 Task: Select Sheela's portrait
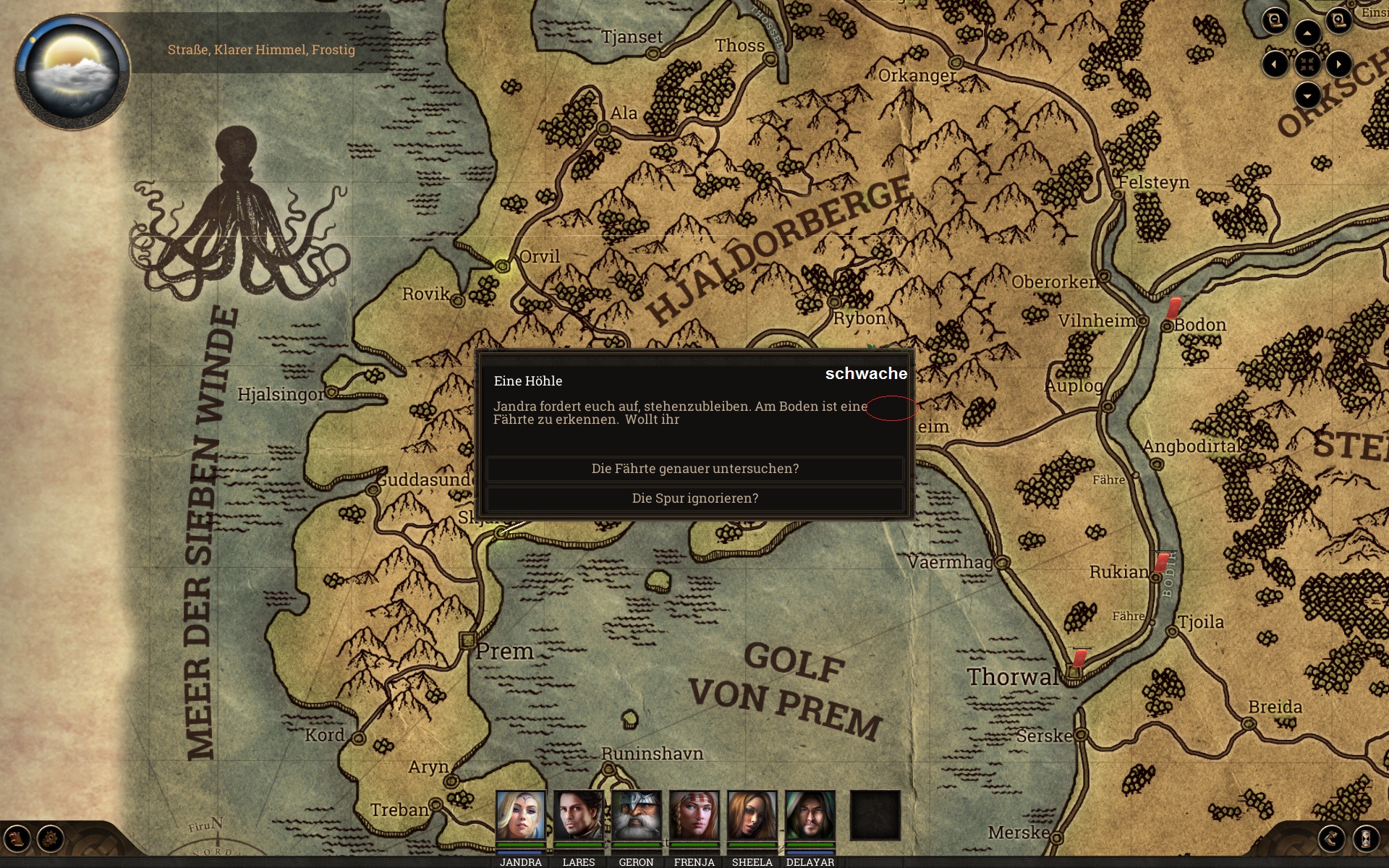point(752,815)
